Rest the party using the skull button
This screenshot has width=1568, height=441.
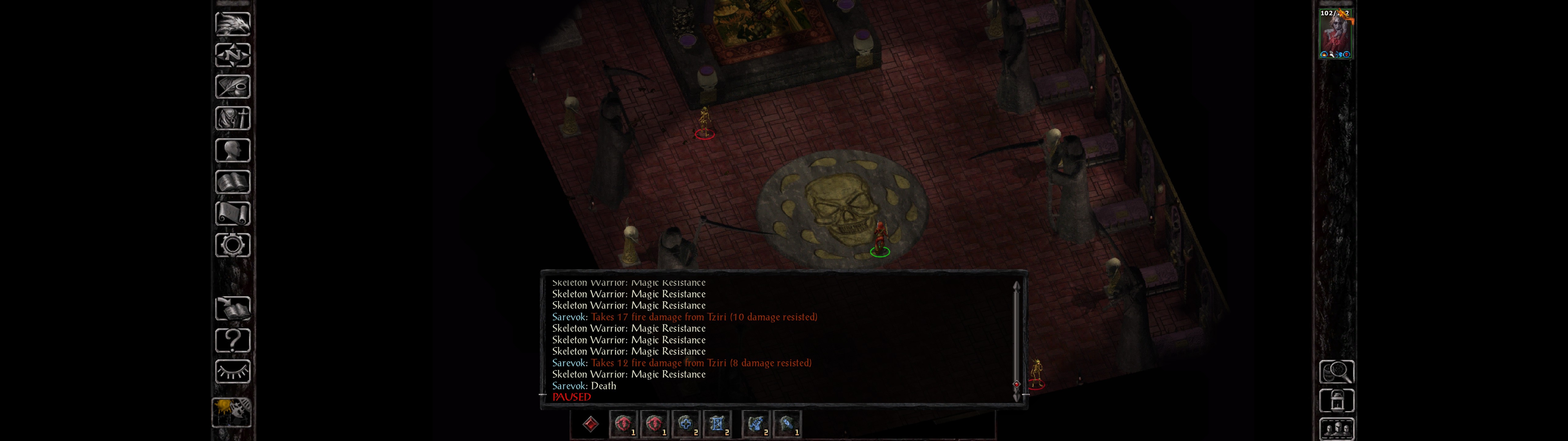(231, 412)
